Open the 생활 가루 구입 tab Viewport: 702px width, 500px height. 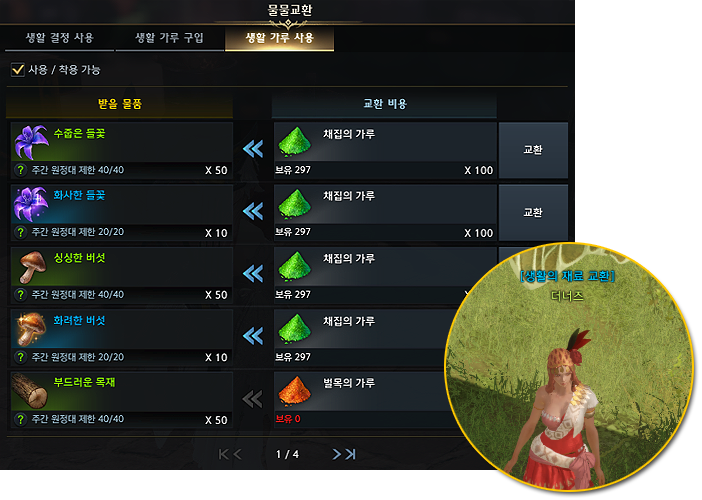pos(169,39)
